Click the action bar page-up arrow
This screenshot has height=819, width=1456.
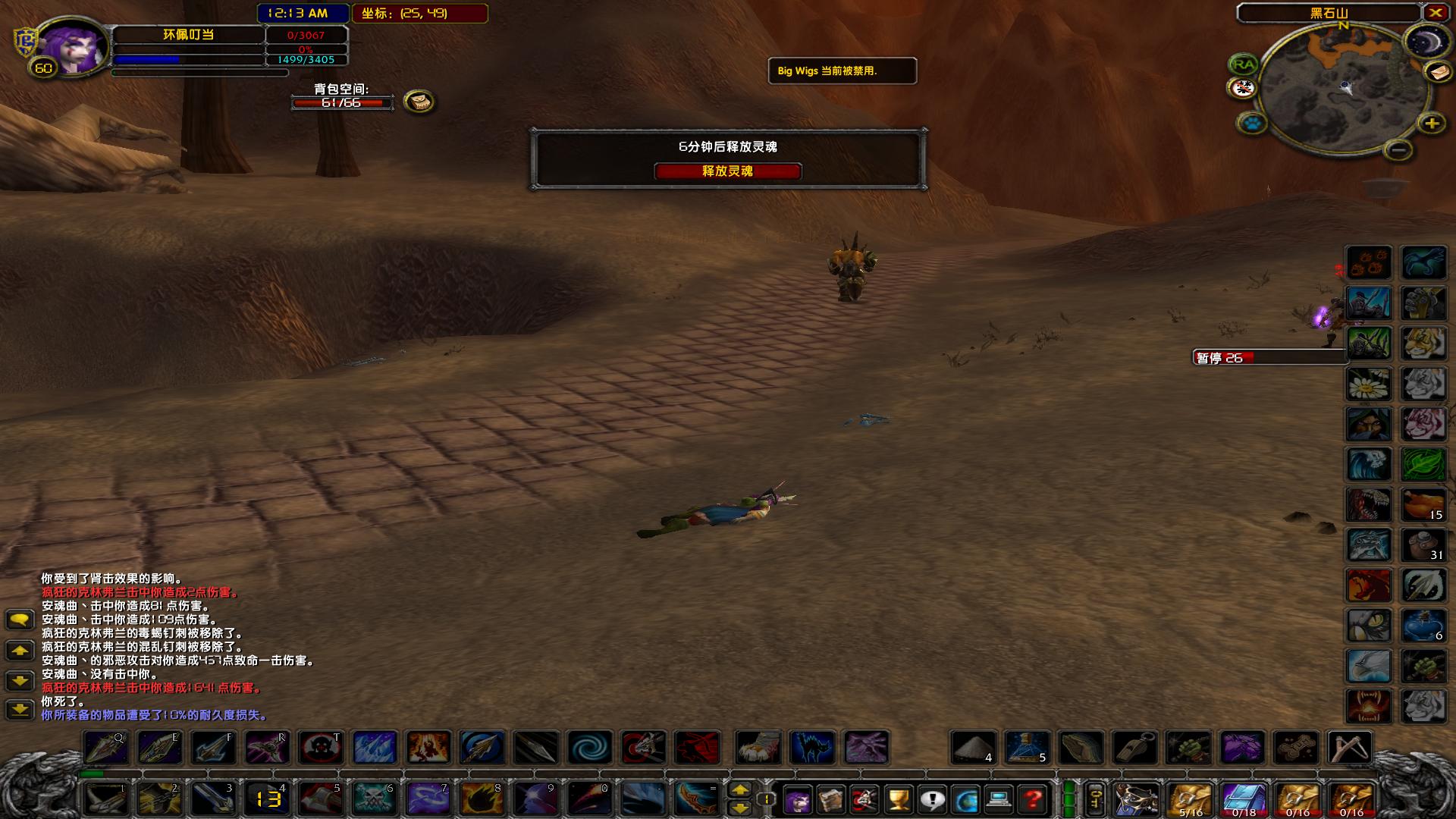click(x=742, y=790)
